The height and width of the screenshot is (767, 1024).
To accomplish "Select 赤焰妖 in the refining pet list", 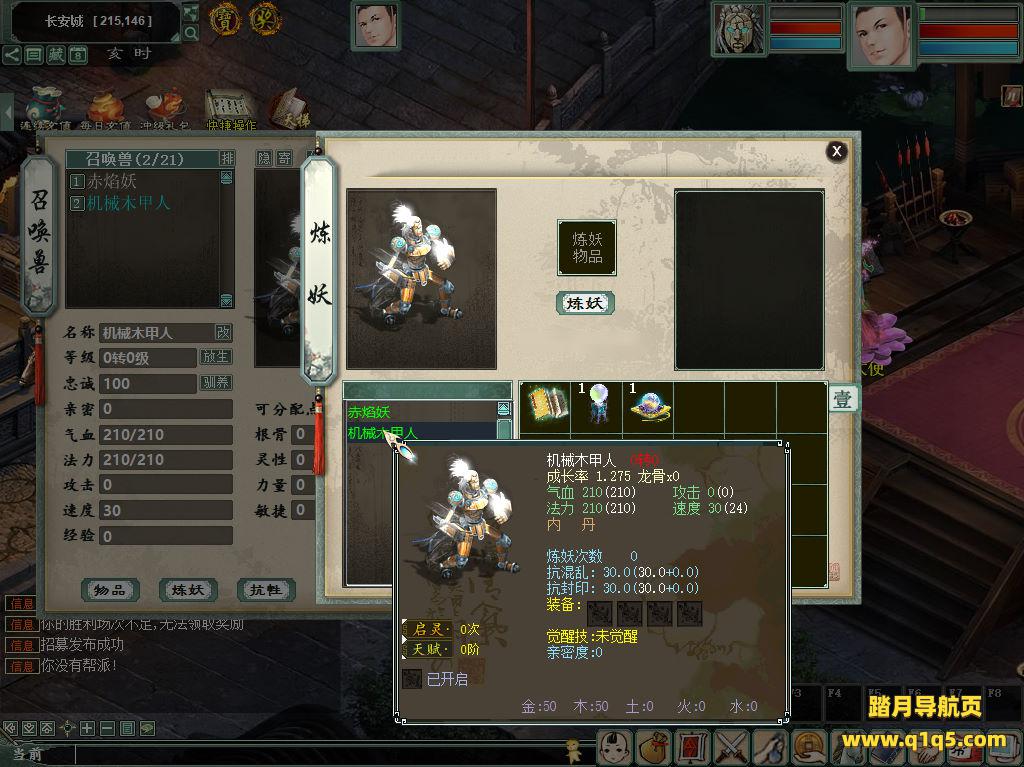I will (x=370, y=412).
